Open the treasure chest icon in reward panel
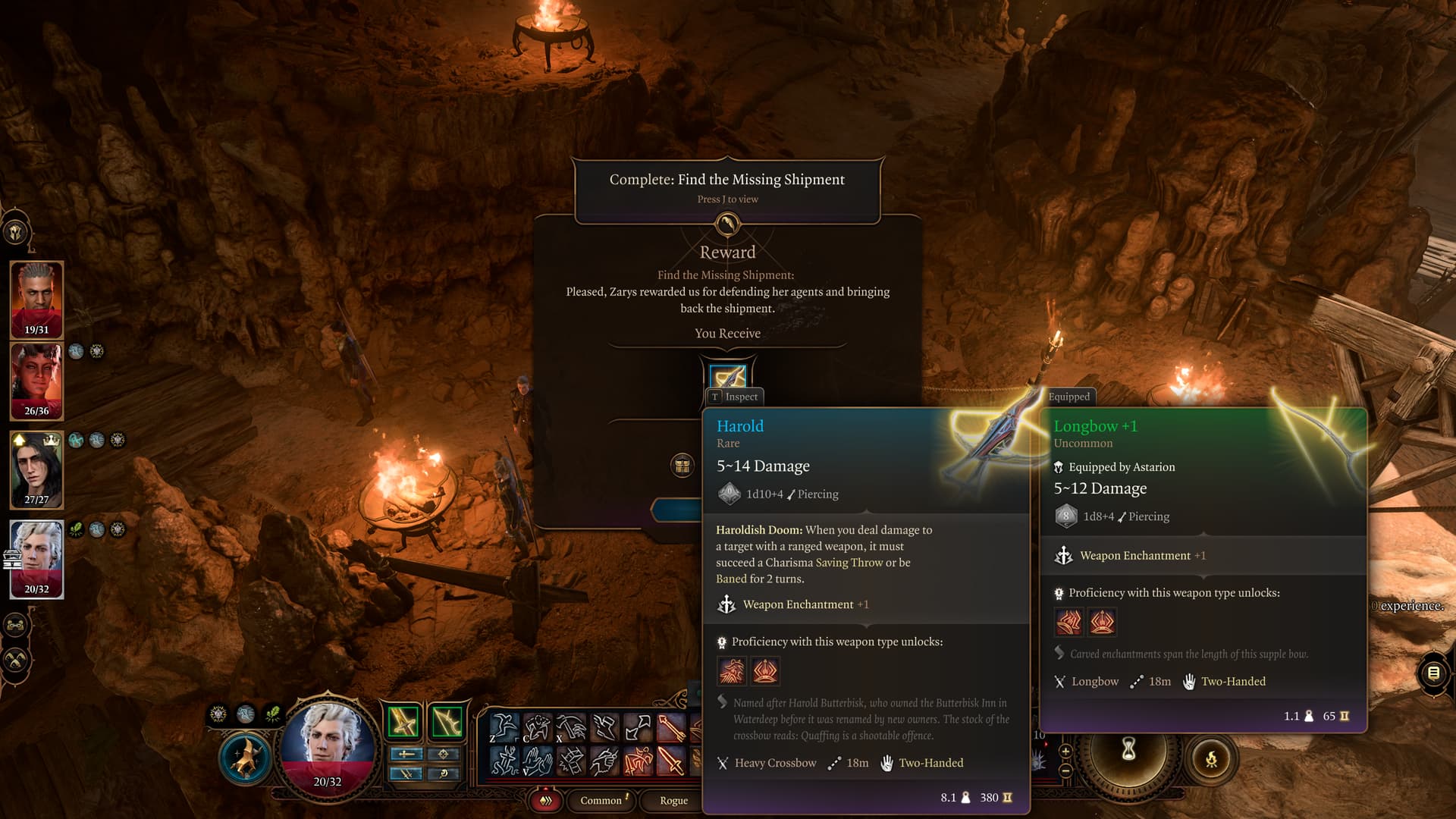Image resolution: width=1456 pixels, height=819 pixels. (682, 465)
